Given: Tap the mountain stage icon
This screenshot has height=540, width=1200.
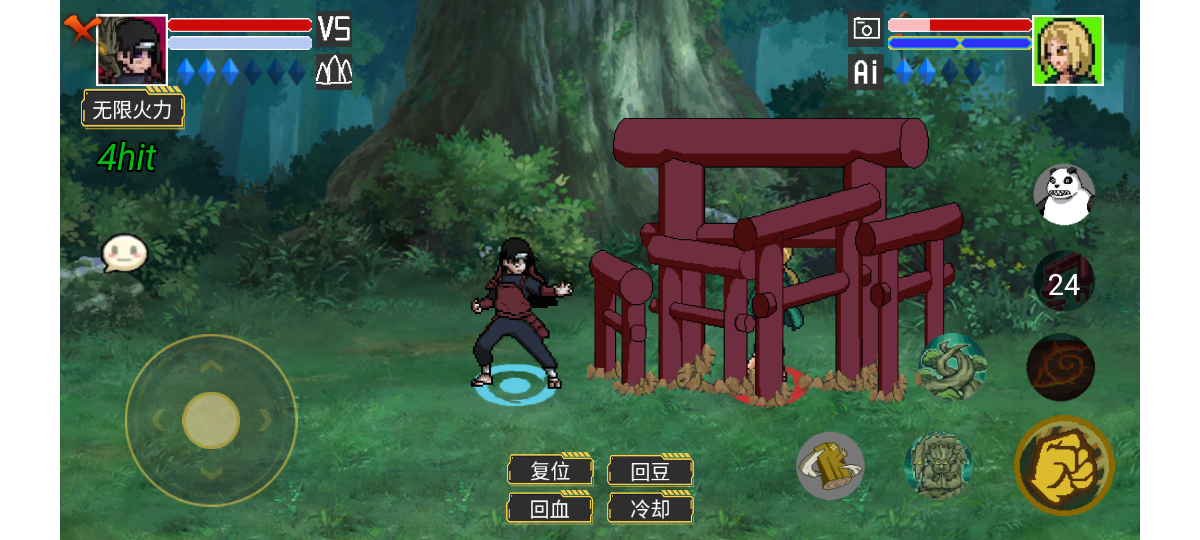Looking at the screenshot, I should (333, 72).
